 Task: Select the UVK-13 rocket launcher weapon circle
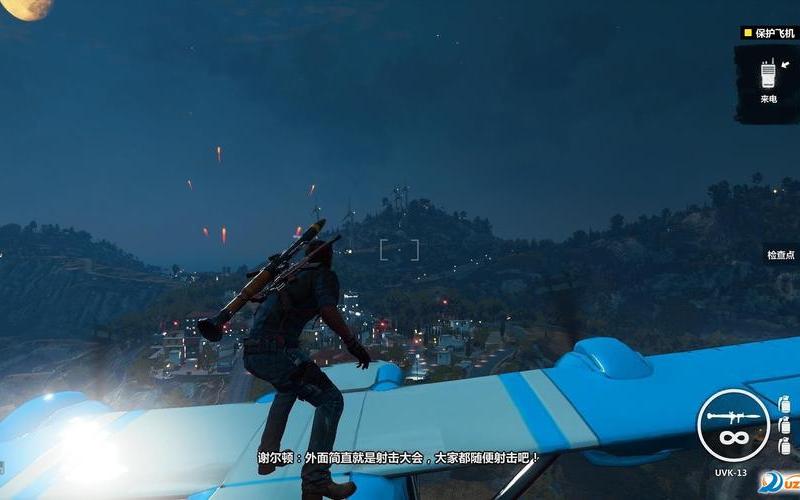click(733, 424)
